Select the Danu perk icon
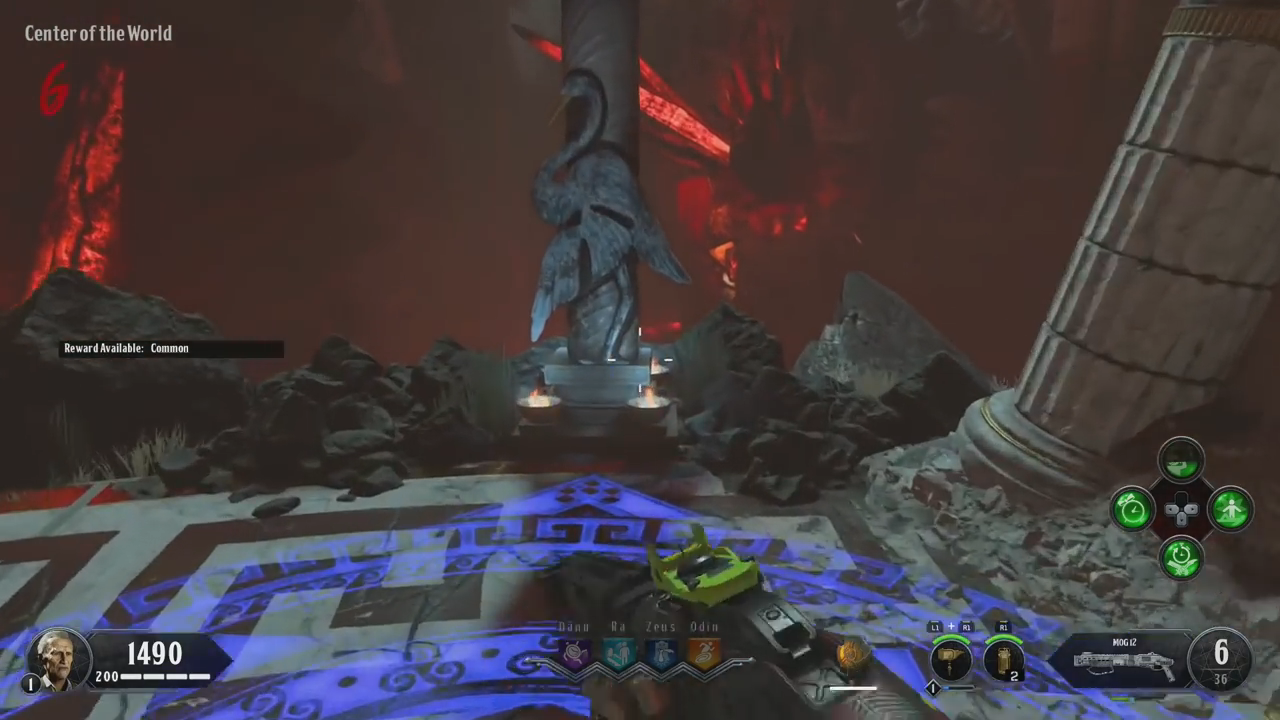This screenshot has width=1280, height=720. click(x=575, y=655)
